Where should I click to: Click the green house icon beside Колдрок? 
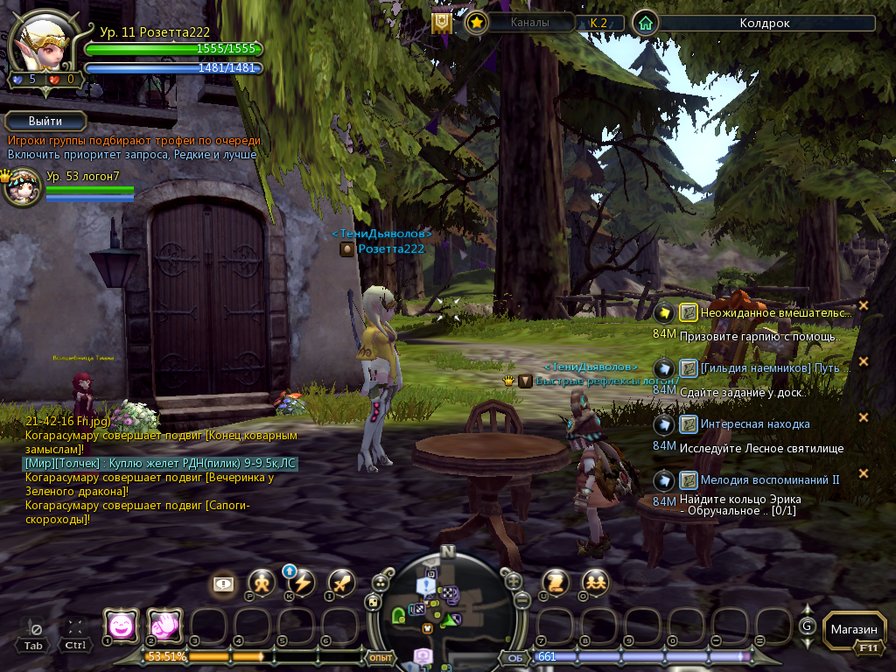(x=646, y=22)
